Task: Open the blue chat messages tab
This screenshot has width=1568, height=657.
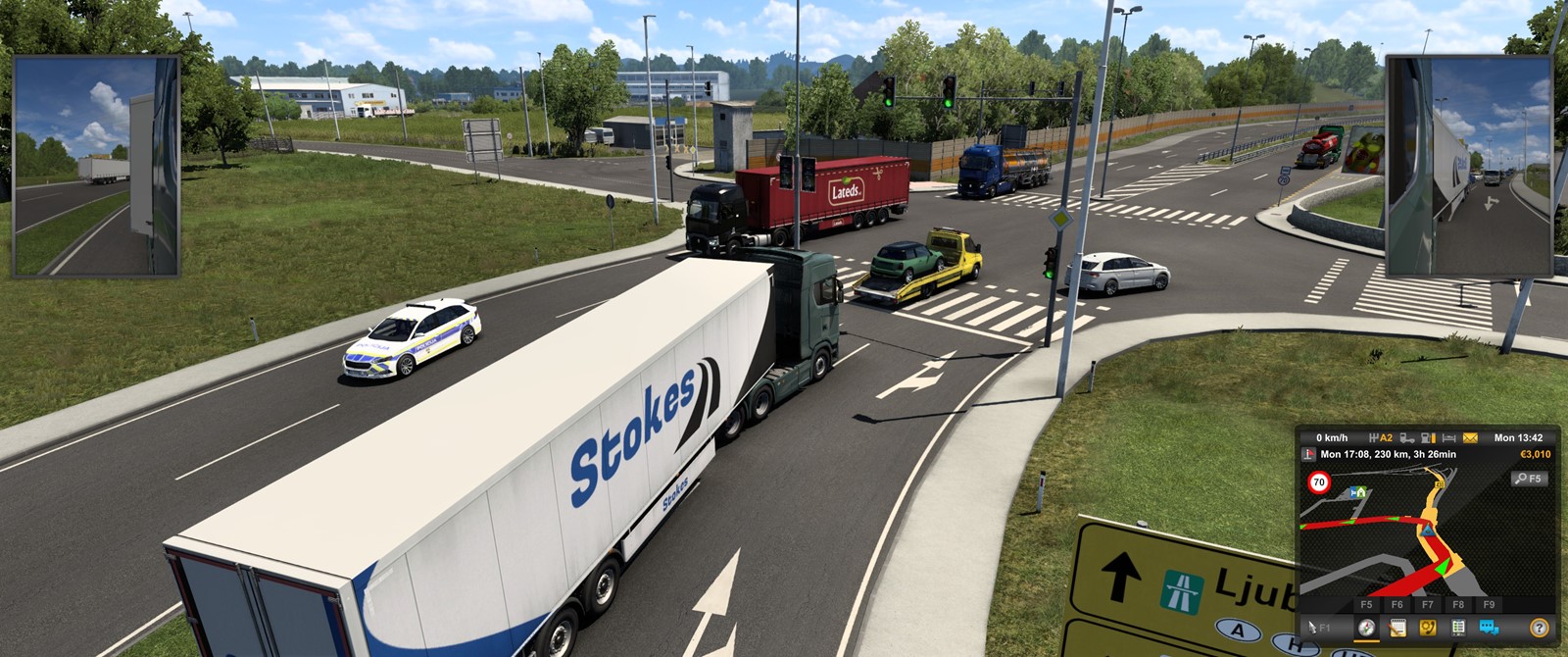Action: click(1489, 628)
